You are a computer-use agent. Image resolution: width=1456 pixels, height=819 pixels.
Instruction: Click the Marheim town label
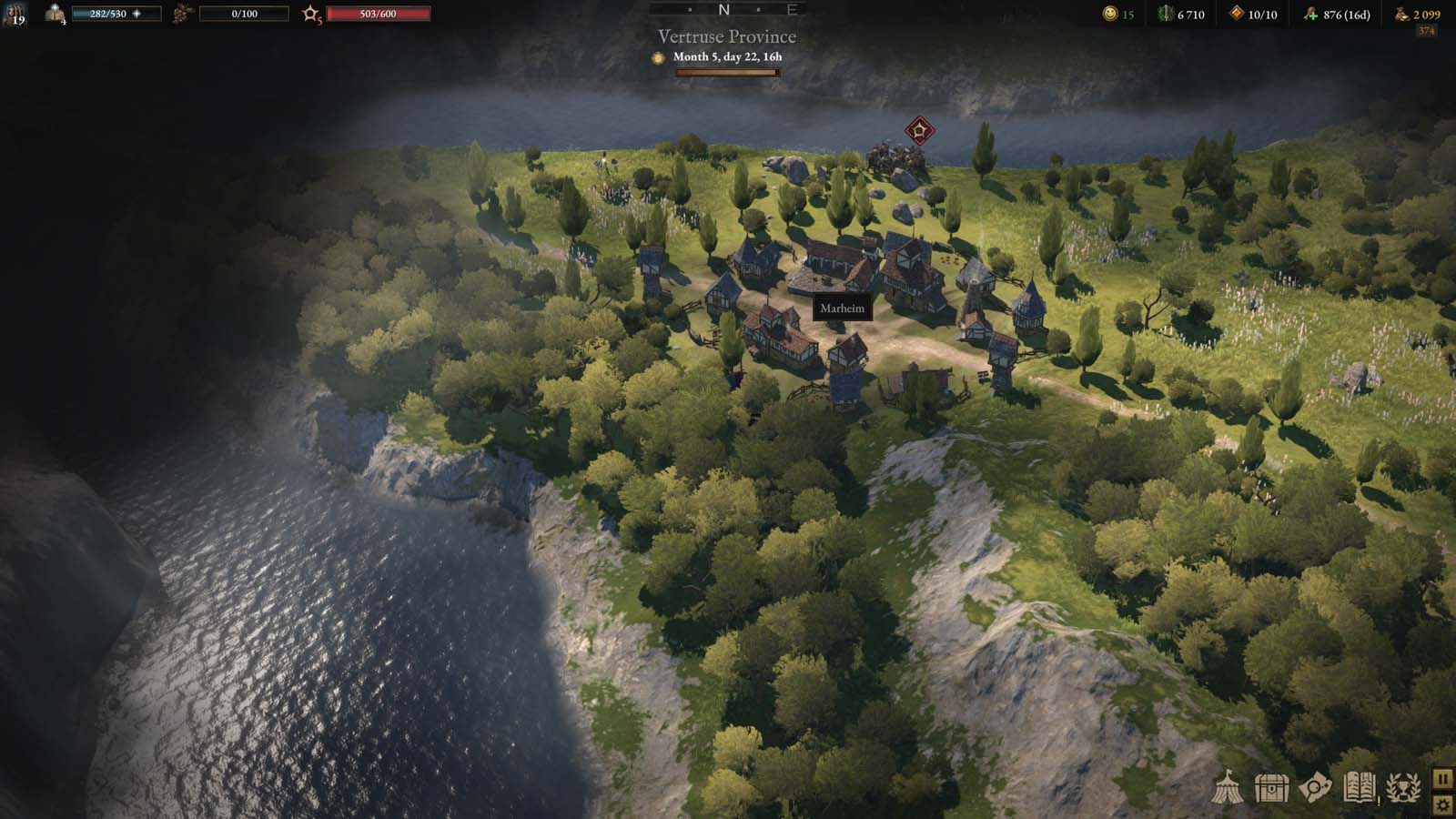(x=842, y=308)
